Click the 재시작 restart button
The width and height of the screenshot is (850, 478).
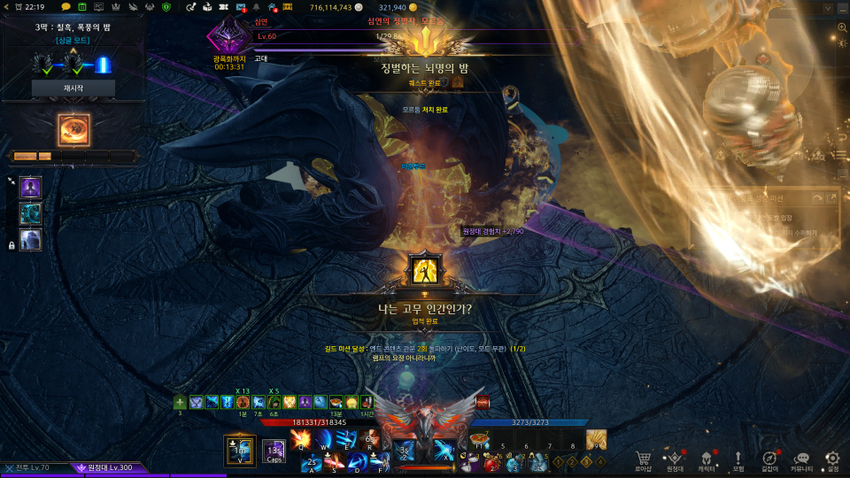[73, 88]
